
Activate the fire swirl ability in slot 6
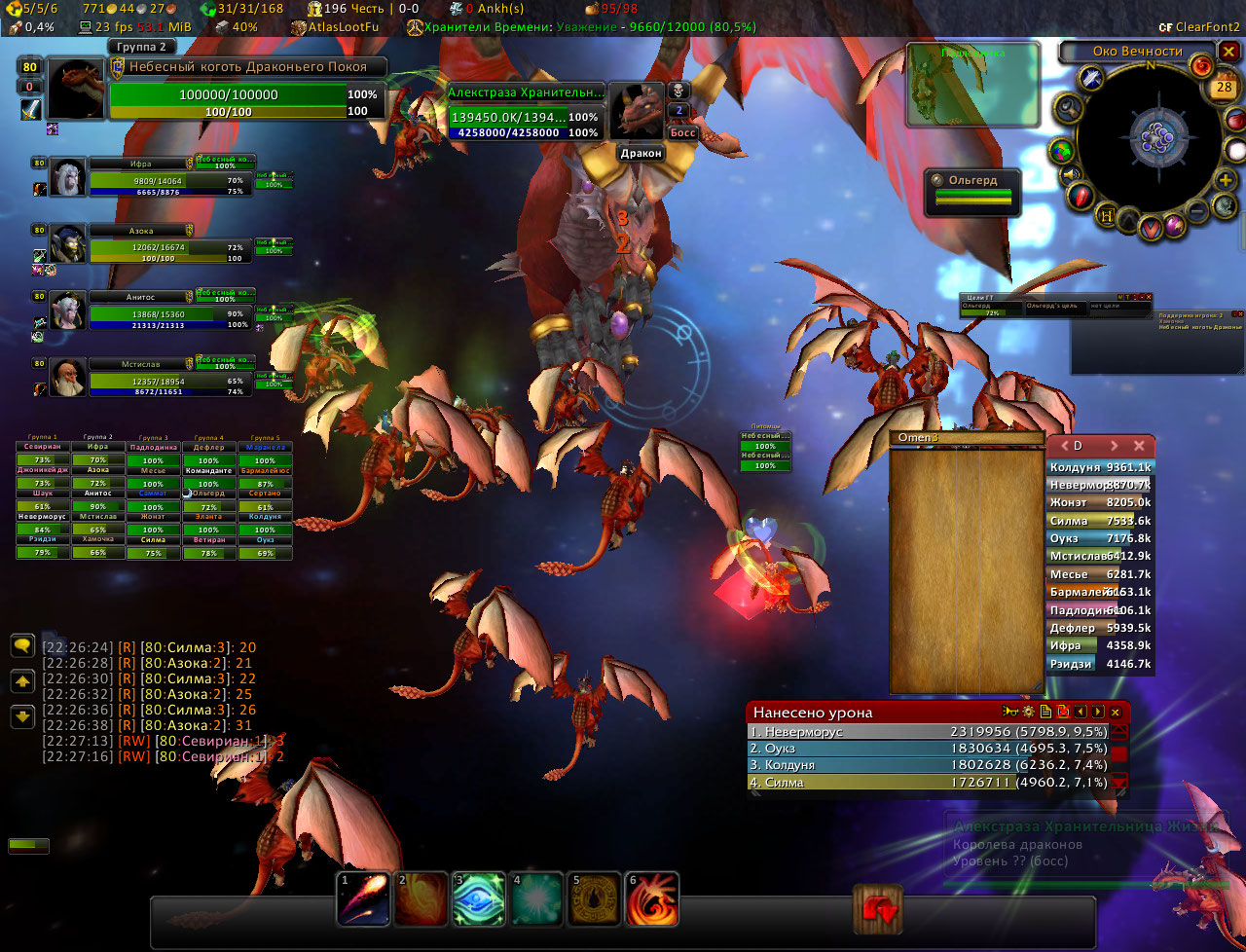pyautogui.click(x=652, y=898)
